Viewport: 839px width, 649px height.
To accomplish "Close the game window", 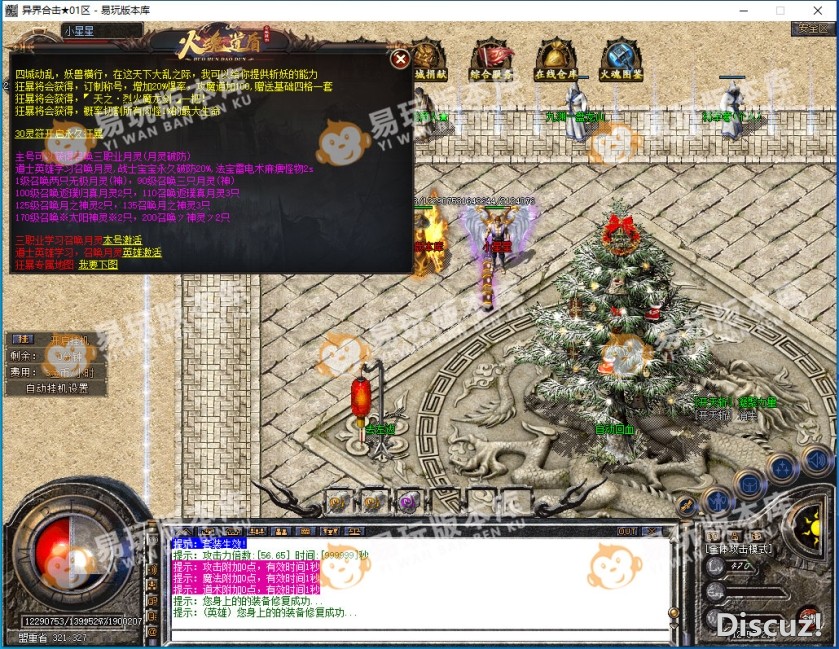I will click(x=819, y=9).
